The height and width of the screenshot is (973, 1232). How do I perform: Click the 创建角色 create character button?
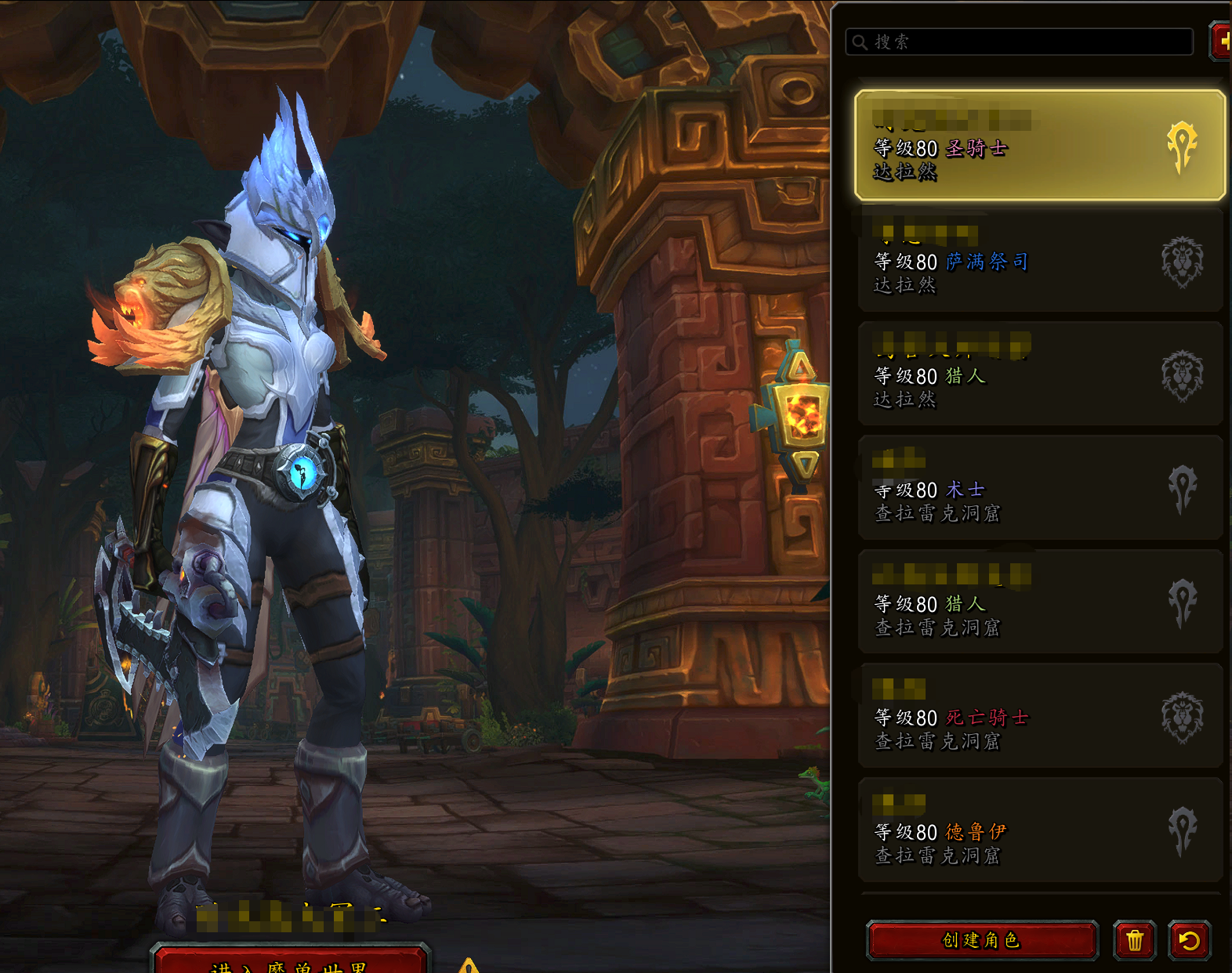click(x=982, y=940)
